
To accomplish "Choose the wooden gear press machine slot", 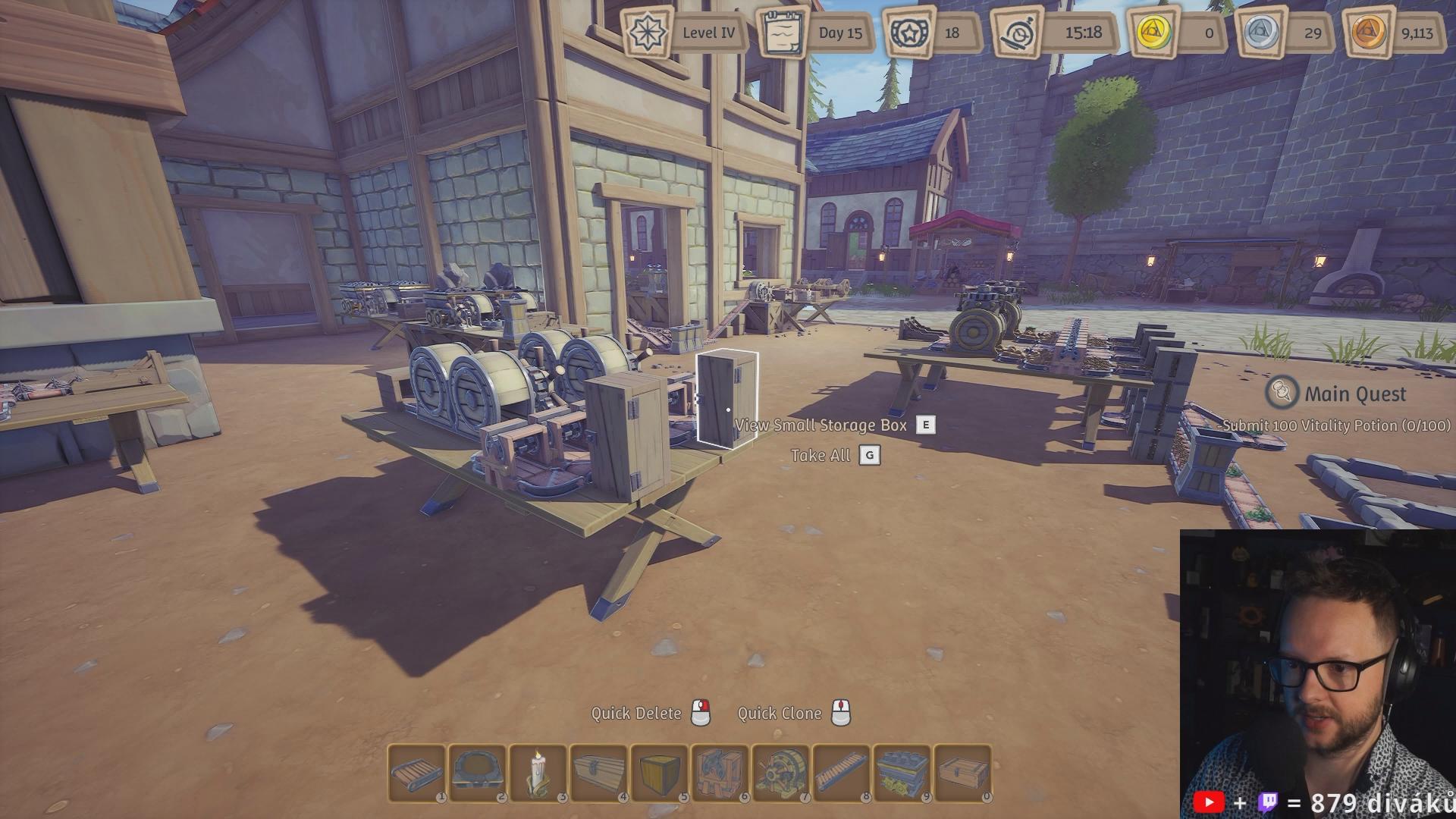I will tap(720, 773).
